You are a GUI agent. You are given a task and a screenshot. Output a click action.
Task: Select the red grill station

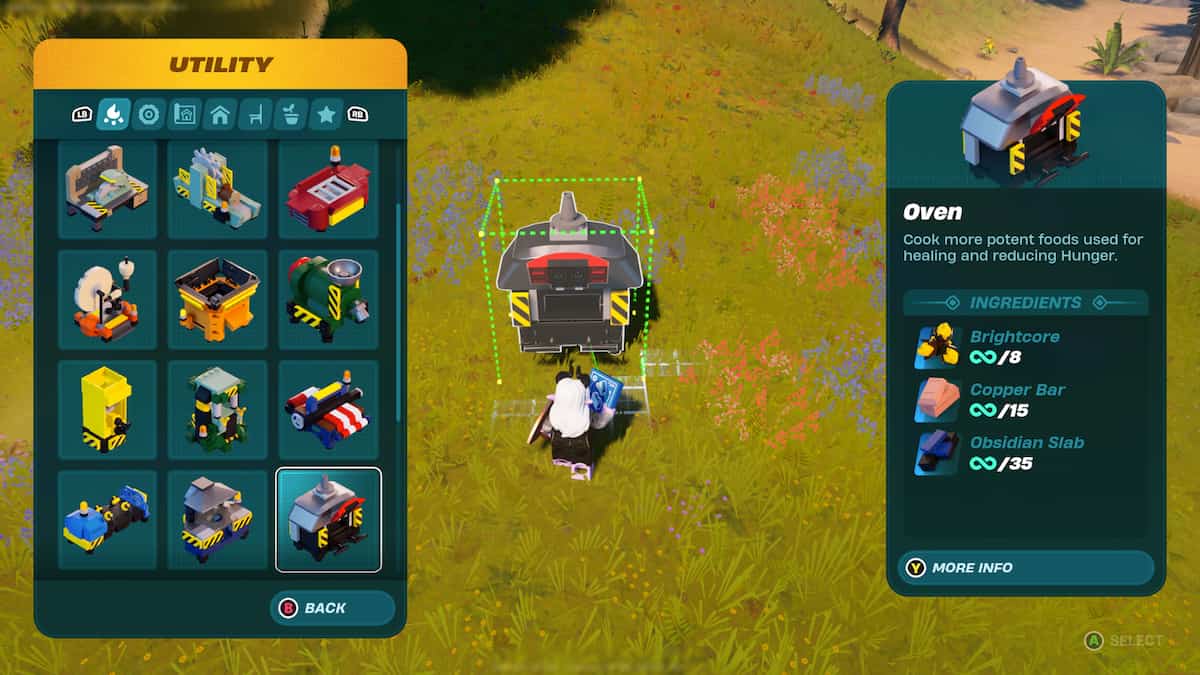point(328,189)
